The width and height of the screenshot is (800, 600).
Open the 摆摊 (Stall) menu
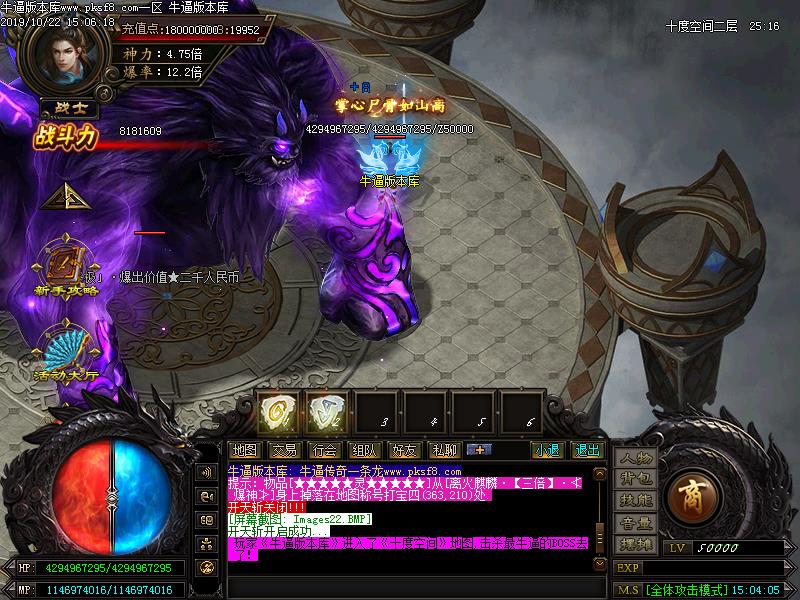tap(635, 544)
